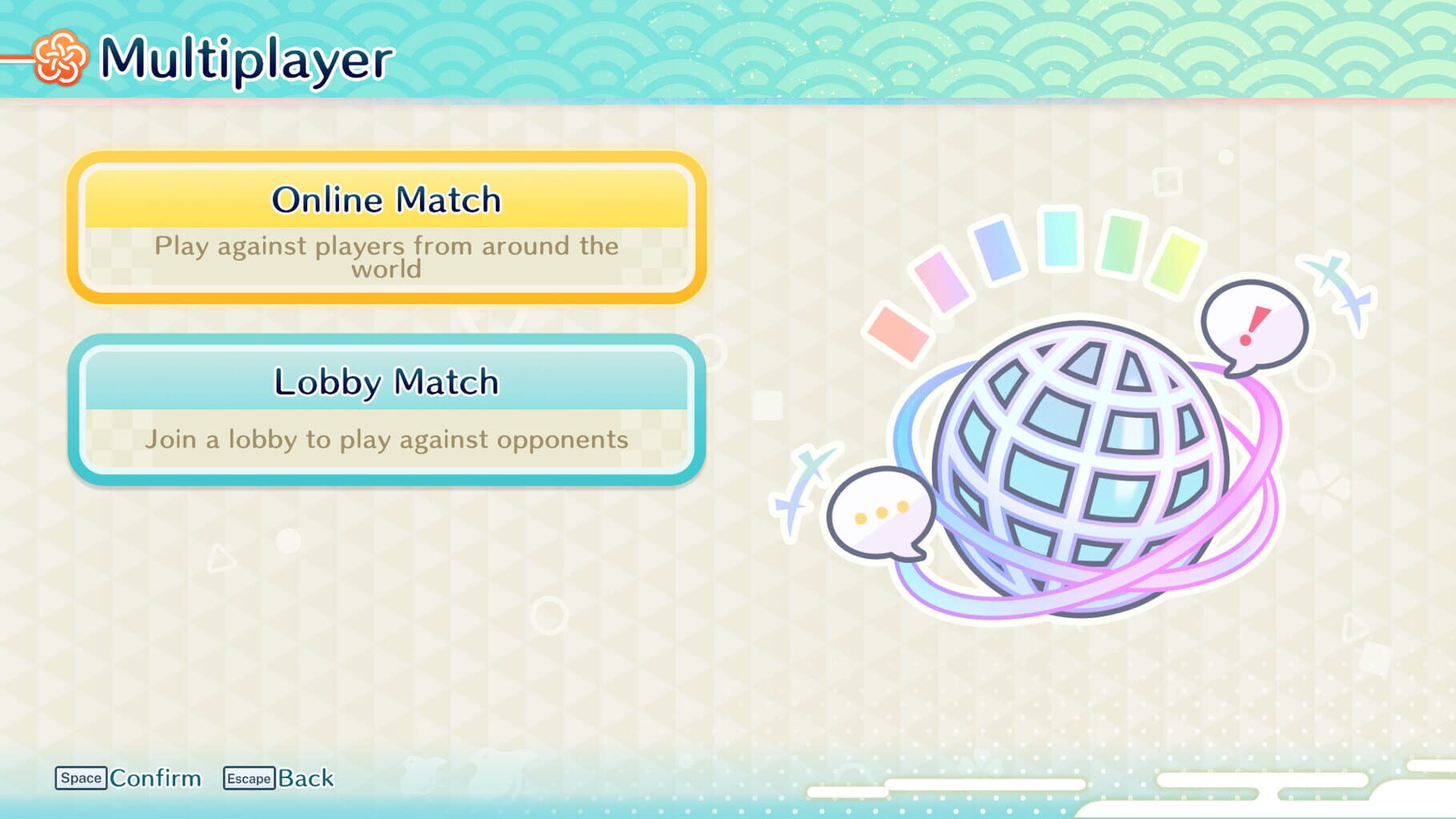
Task: Click the Multiplayer title text
Action: (248, 58)
